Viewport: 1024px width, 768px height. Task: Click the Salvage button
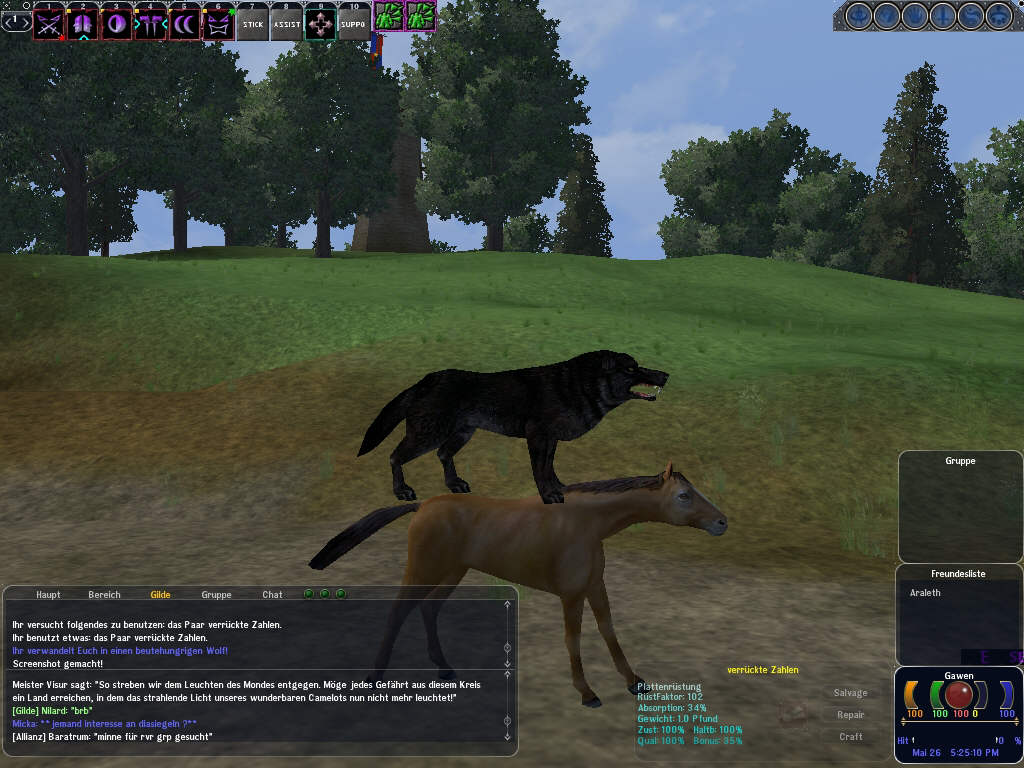(851, 693)
